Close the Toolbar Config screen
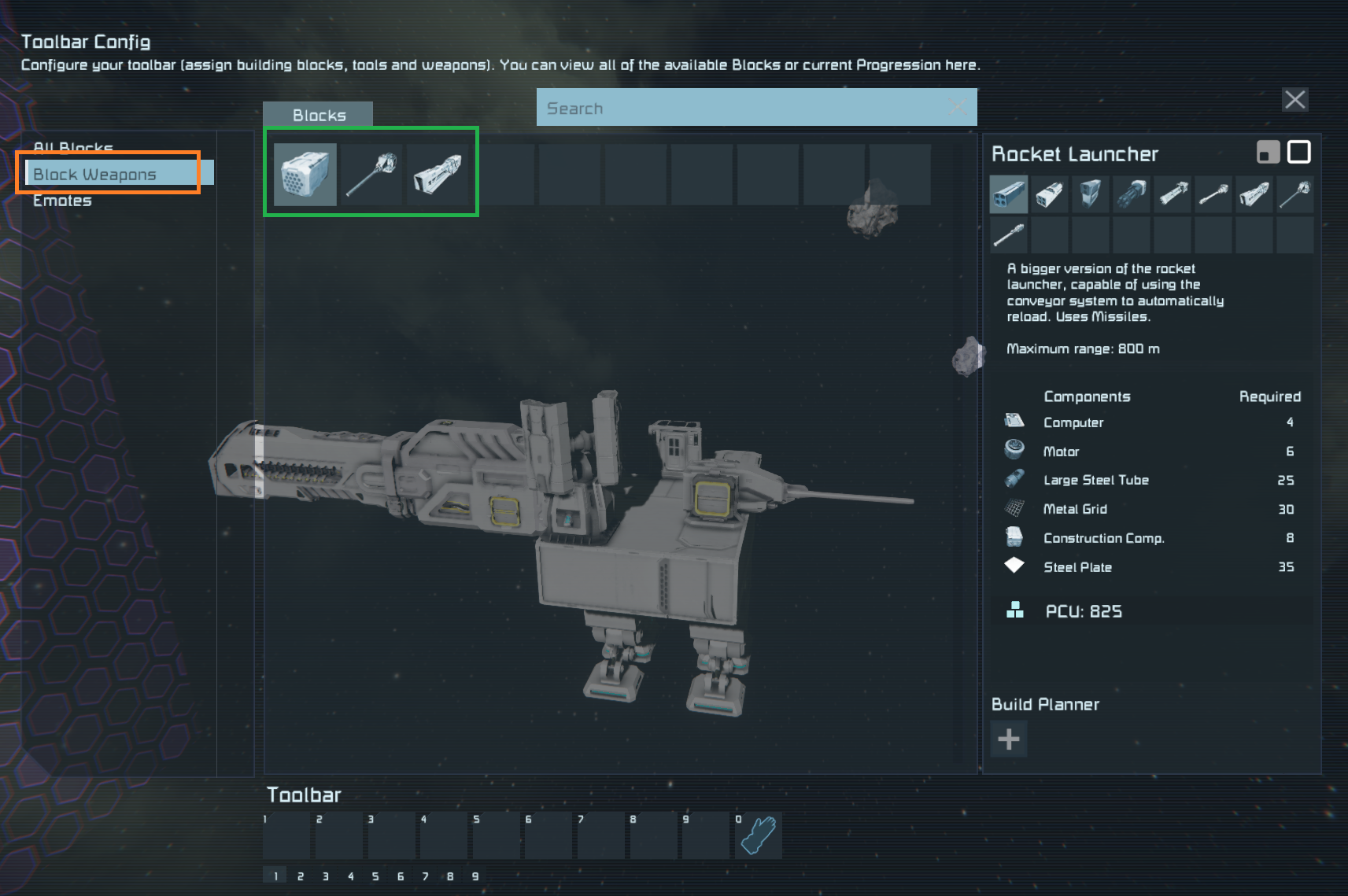Screen dimensions: 1348x896 [1294, 100]
